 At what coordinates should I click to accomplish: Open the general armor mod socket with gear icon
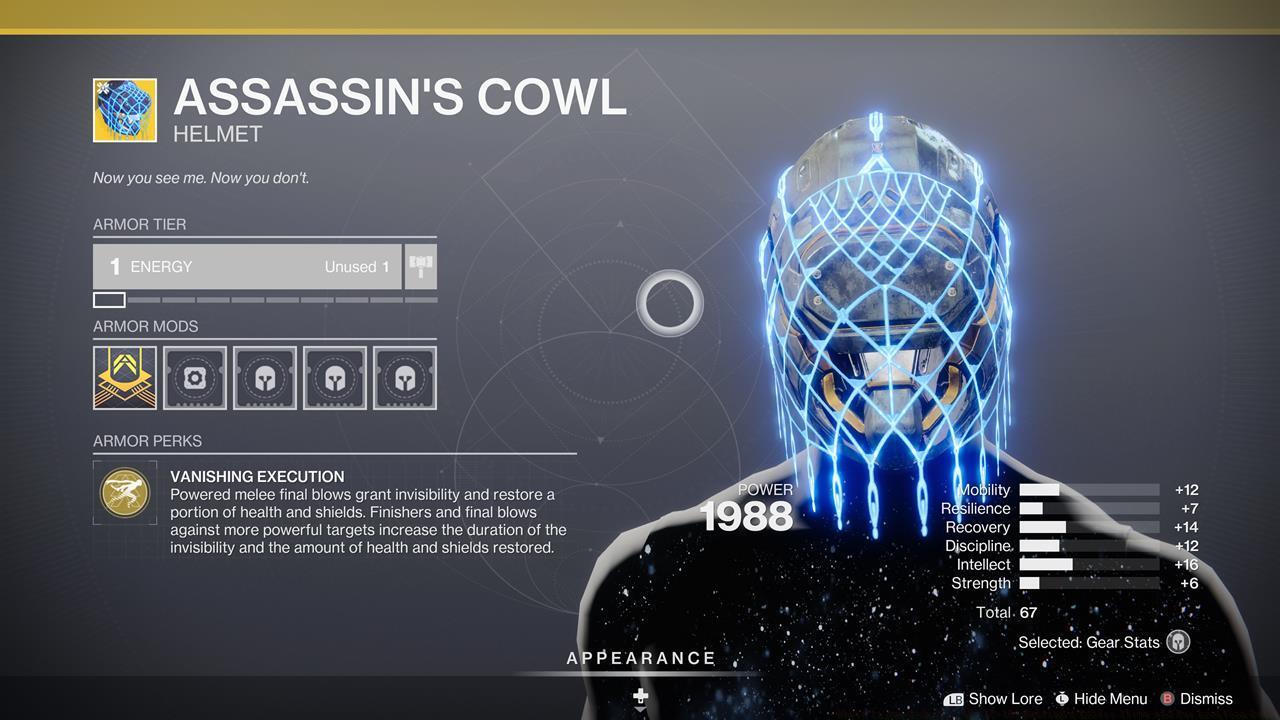point(194,377)
